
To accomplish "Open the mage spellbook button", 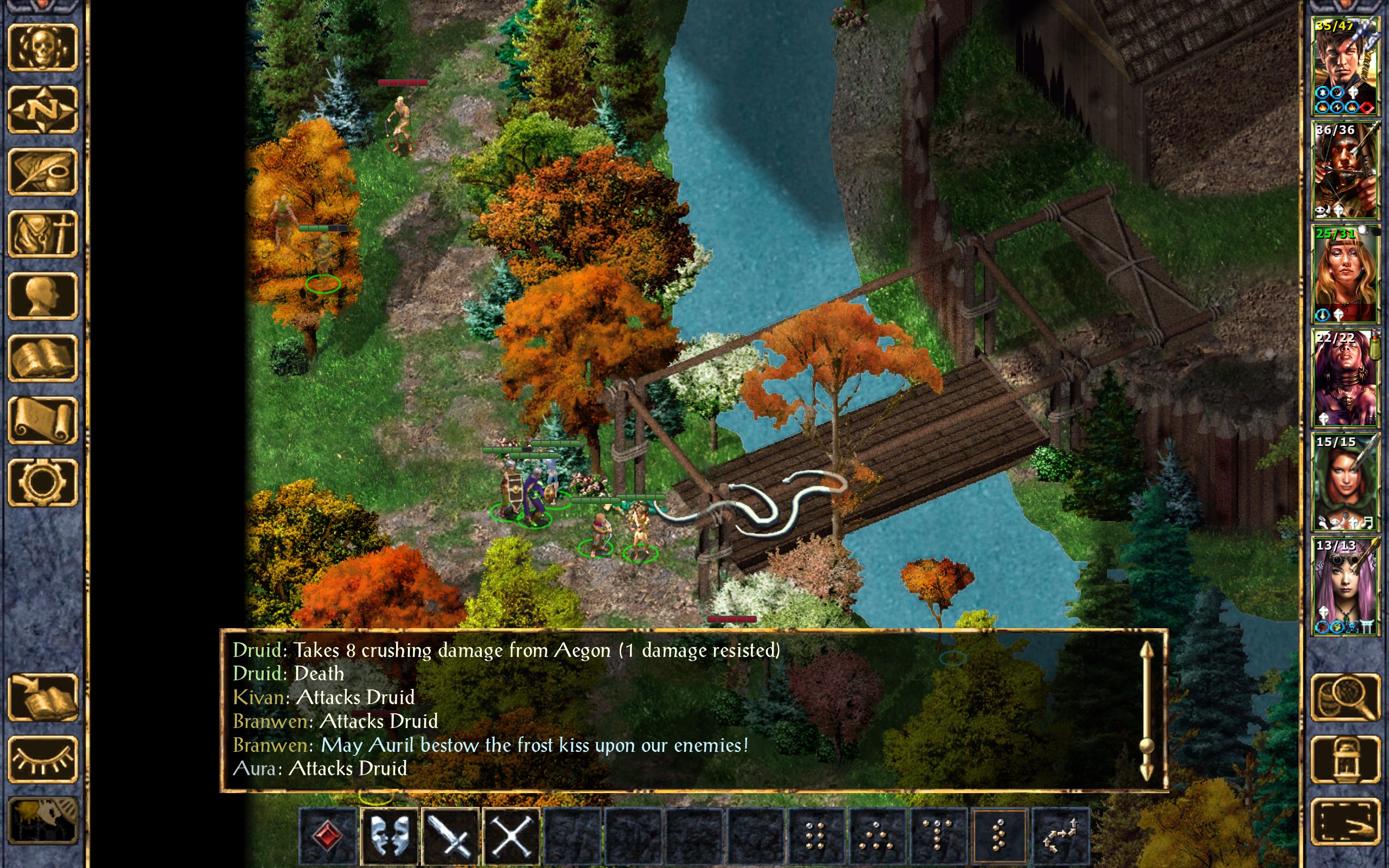I will click(42, 358).
